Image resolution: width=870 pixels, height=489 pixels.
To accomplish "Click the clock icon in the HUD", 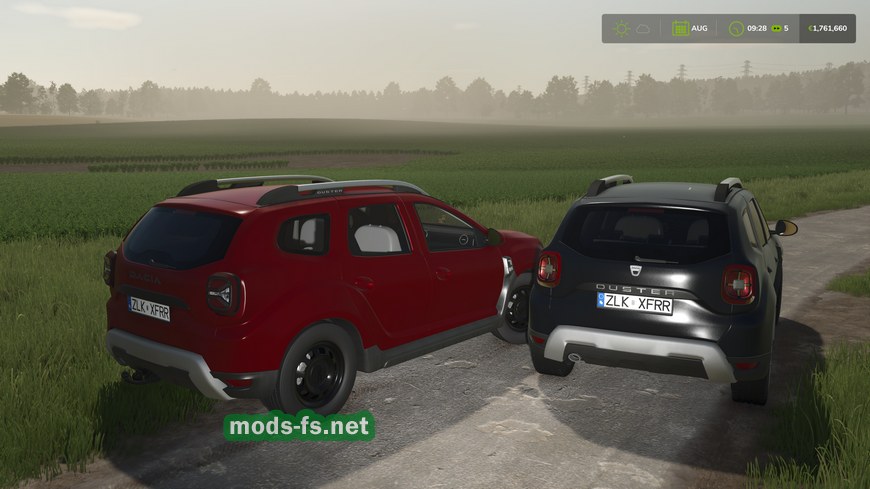I will tap(736, 28).
